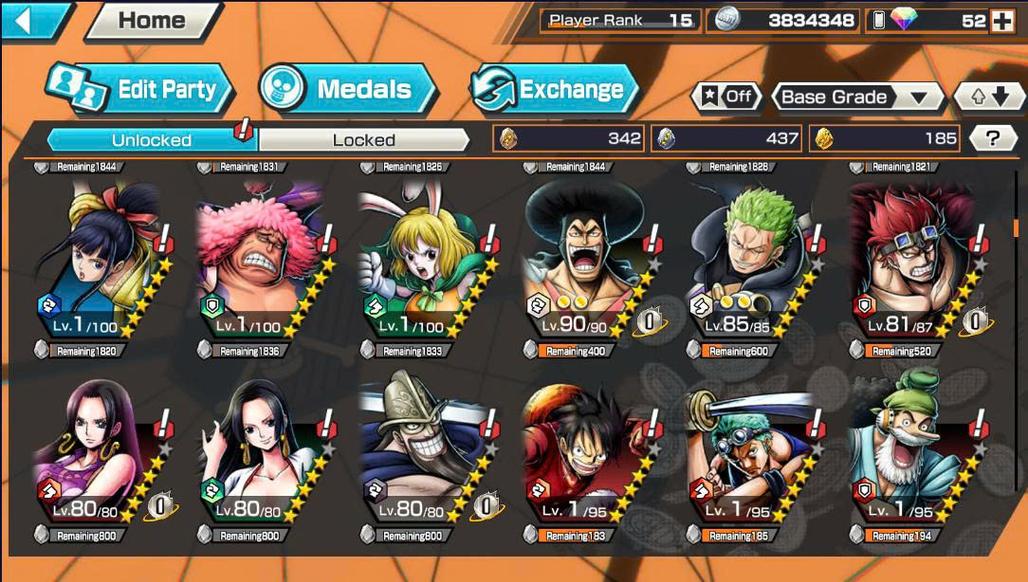Switch to the Locked characters tab
The width and height of the screenshot is (1028, 582).
[363, 140]
